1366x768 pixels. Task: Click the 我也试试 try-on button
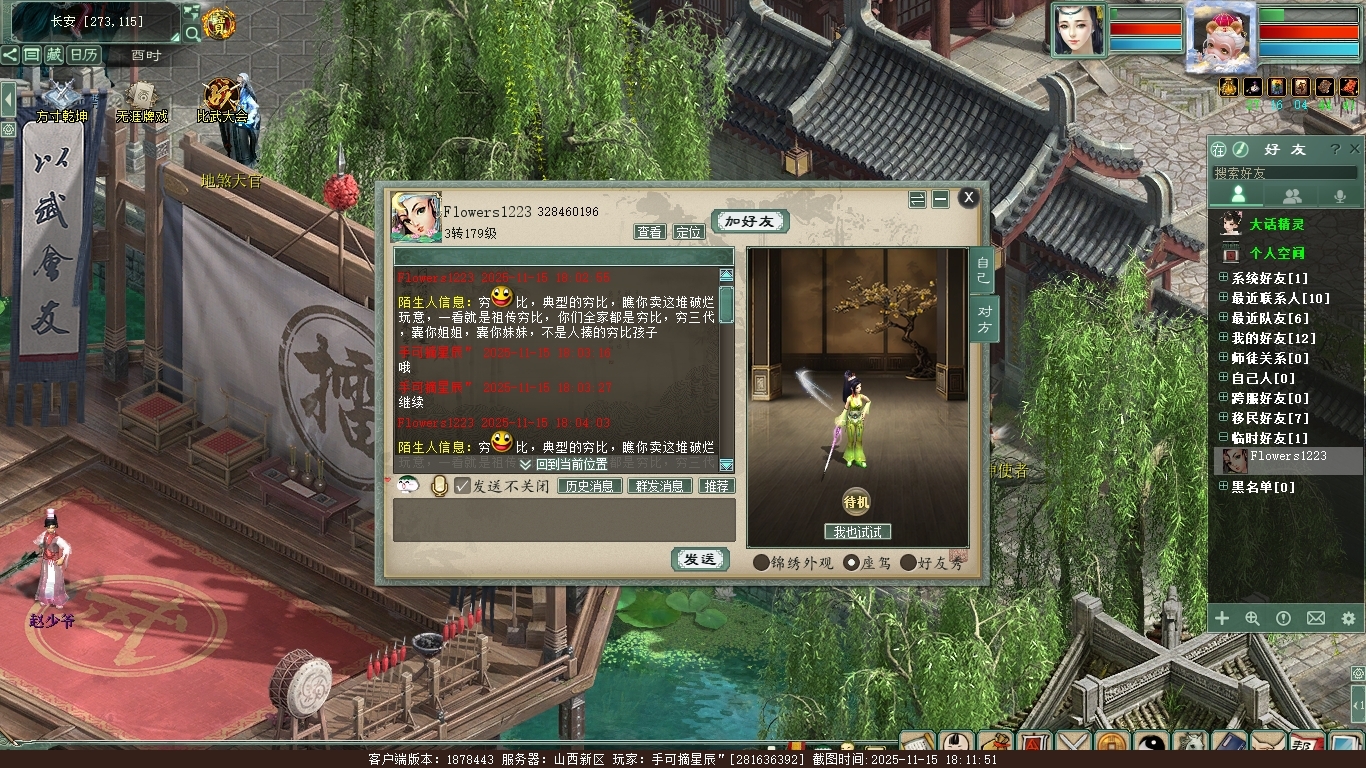(x=857, y=532)
